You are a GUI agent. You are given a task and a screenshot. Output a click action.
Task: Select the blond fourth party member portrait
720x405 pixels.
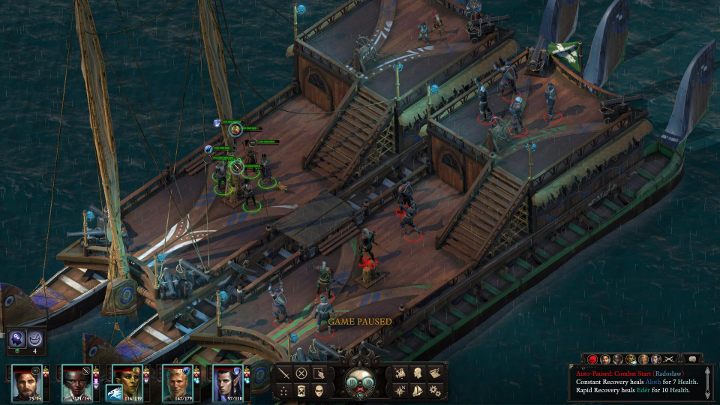(177, 383)
